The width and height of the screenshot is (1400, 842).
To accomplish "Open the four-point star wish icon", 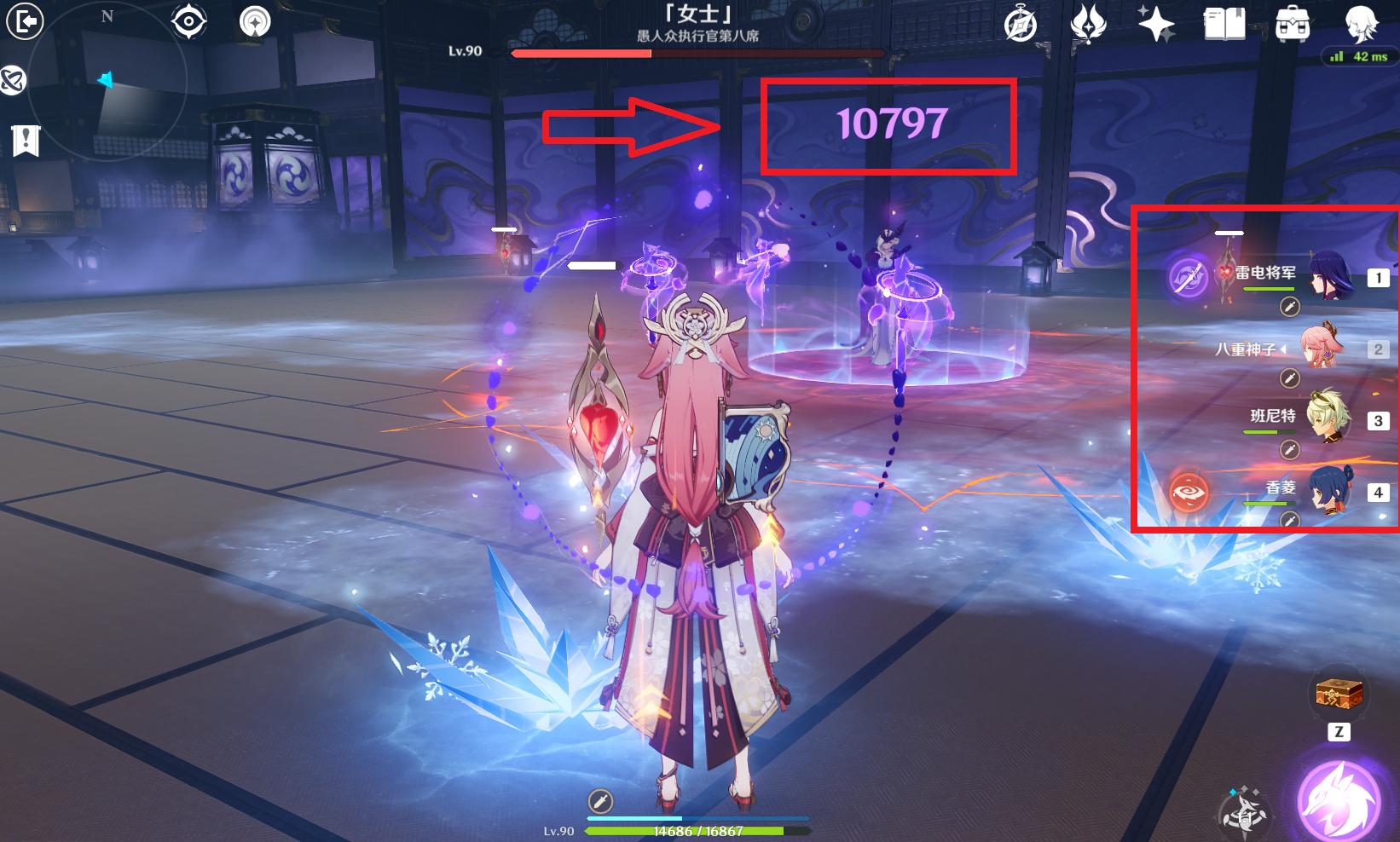I will coord(1156,23).
